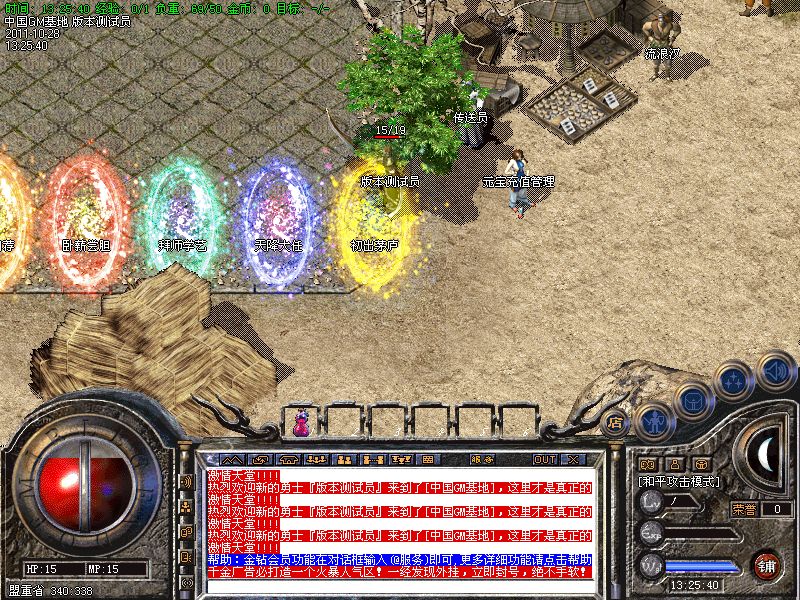Viewport: 800px width, 600px height.
Task: Toggle sound with the speaker button
Action: [x=775, y=370]
